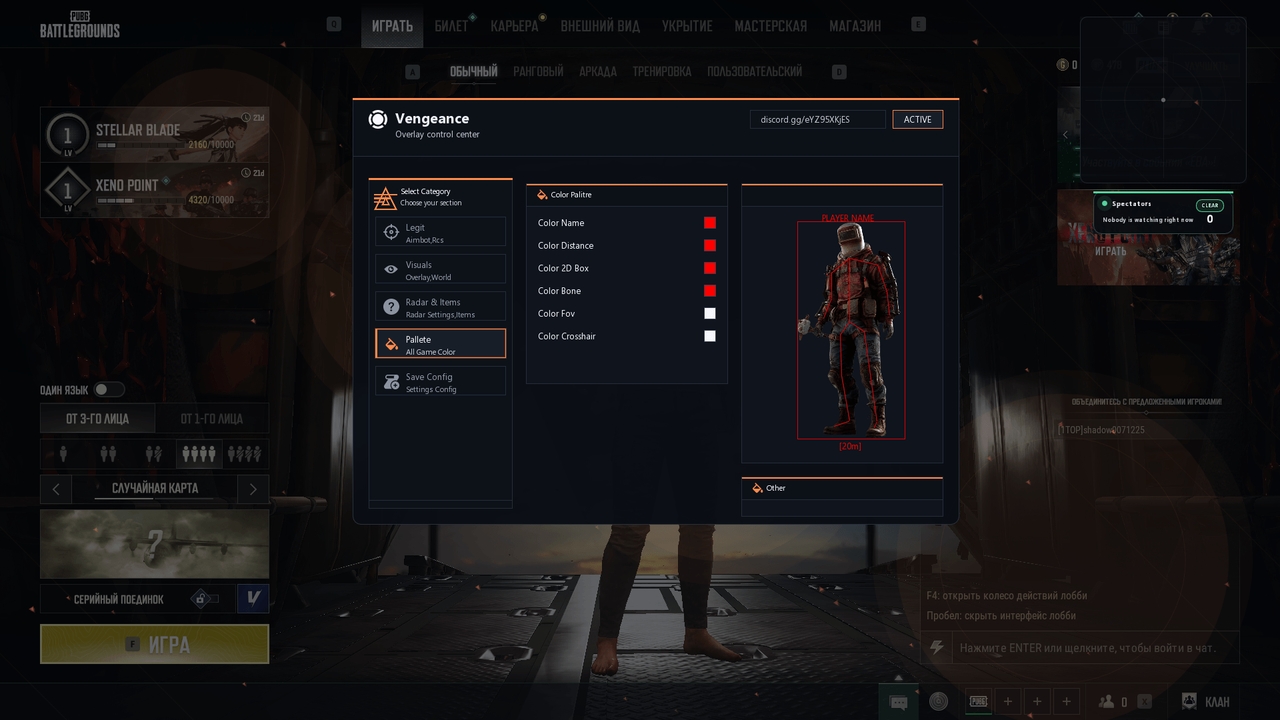Open the КЛАН menu
1280x720 pixels.
(1206, 702)
